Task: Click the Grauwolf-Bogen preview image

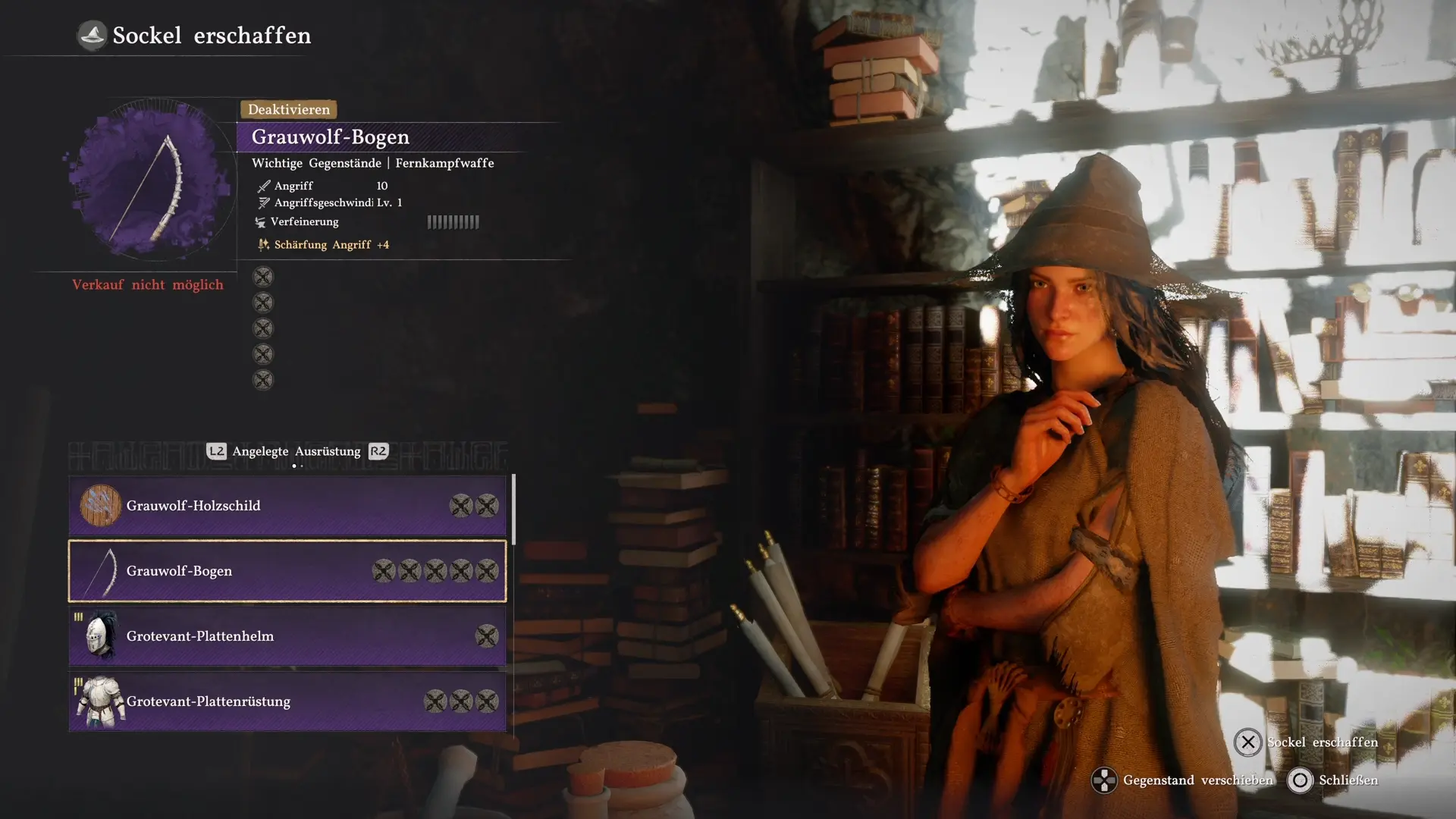Action: coord(149,184)
